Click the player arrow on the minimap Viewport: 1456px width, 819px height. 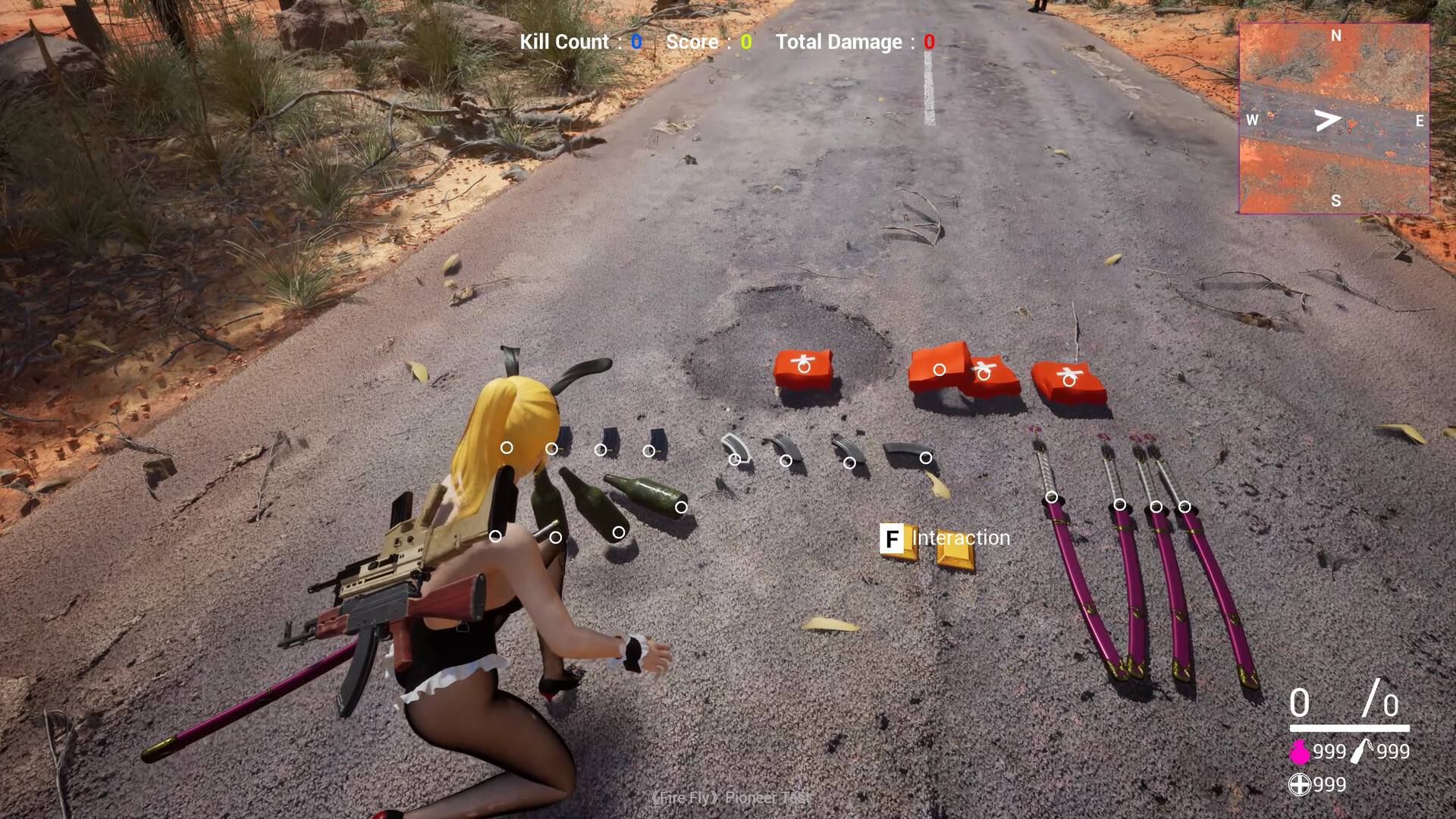click(1328, 120)
